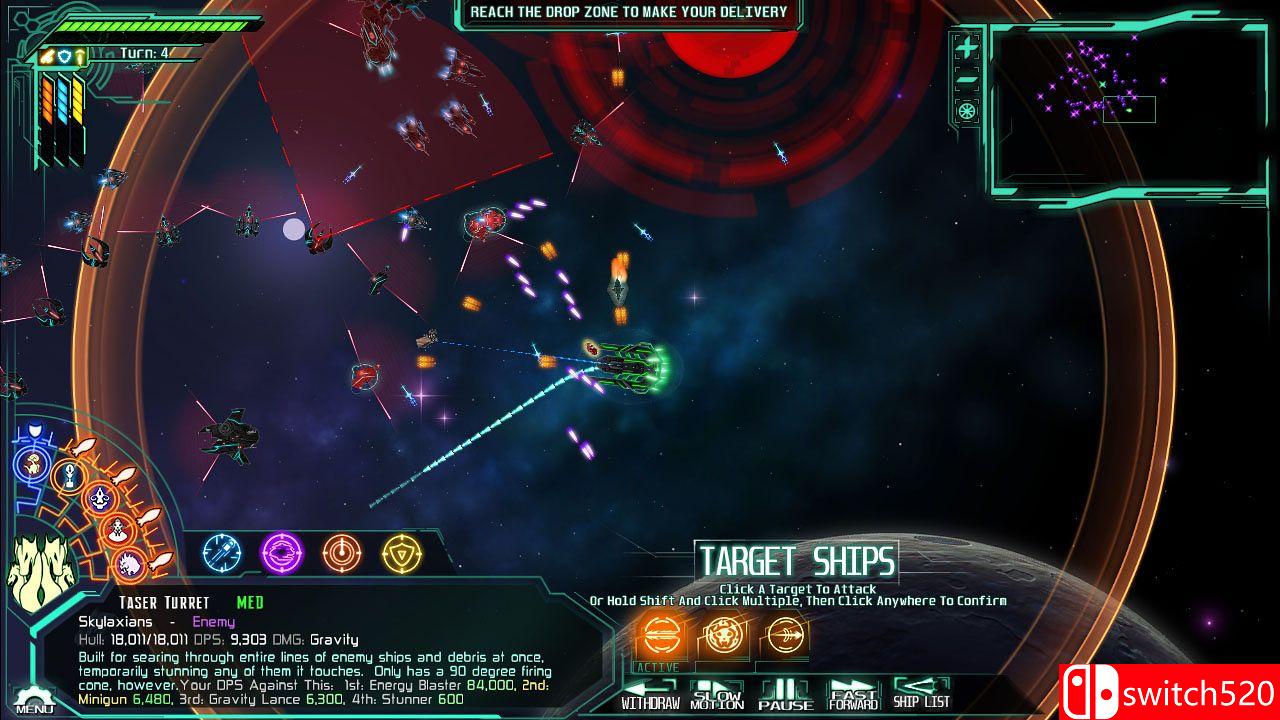This screenshot has height=720, width=1280.
Task: Activate the orange target reticle ability
Action: [341, 551]
